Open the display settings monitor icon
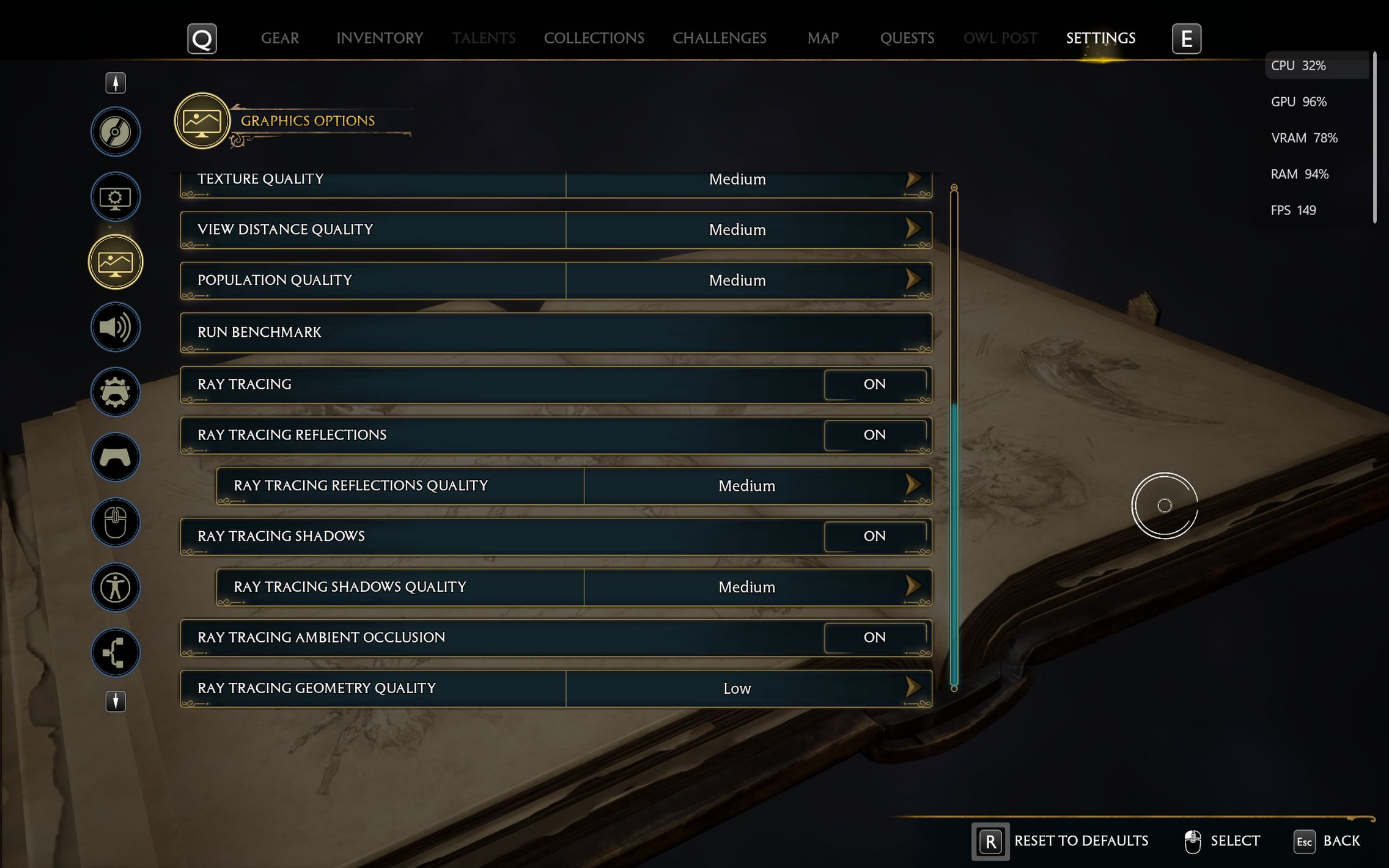Image resolution: width=1389 pixels, height=868 pixels. coord(116,197)
